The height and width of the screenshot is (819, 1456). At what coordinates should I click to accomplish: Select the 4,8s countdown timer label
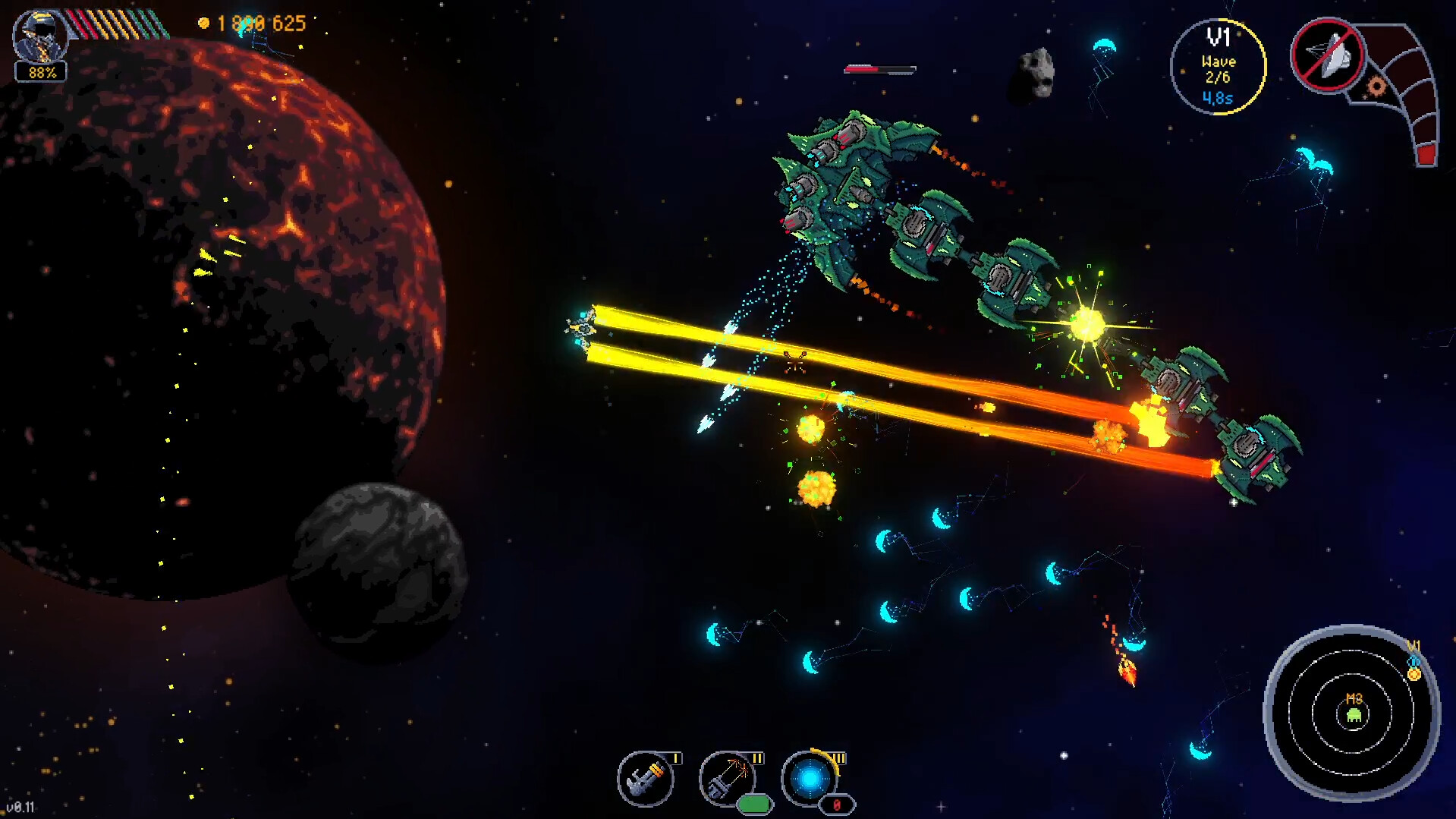pos(1218,98)
